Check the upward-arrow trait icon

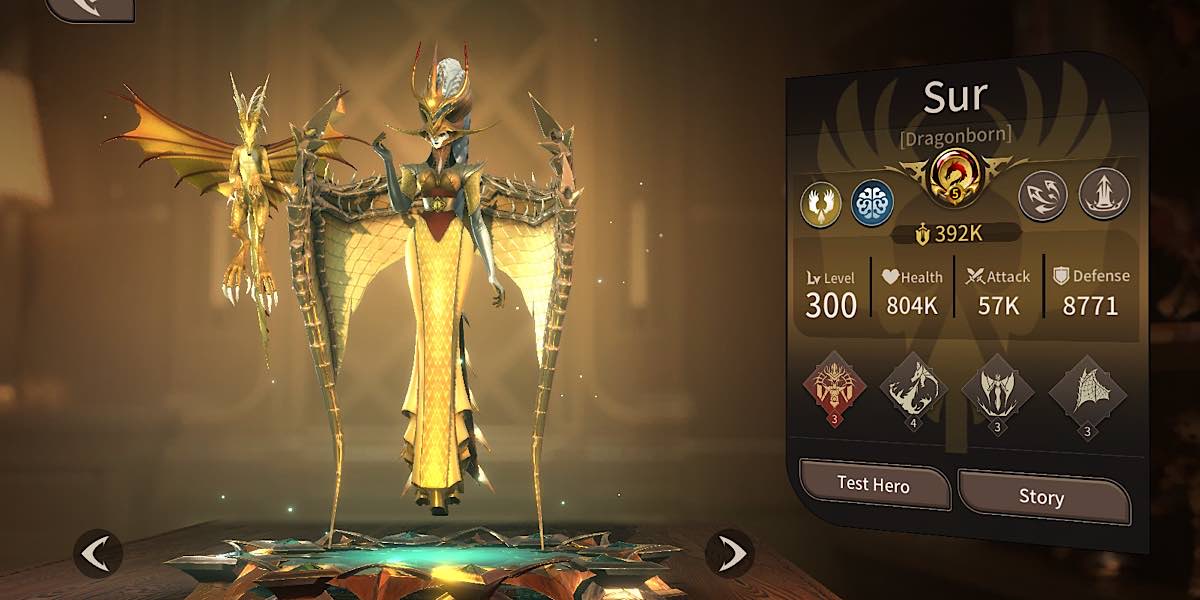point(1104,193)
